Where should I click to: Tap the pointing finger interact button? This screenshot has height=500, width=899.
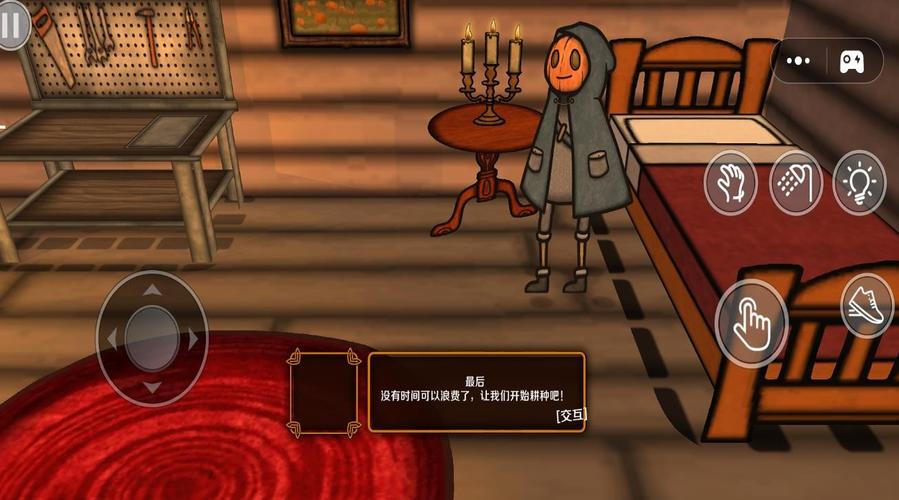click(752, 323)
